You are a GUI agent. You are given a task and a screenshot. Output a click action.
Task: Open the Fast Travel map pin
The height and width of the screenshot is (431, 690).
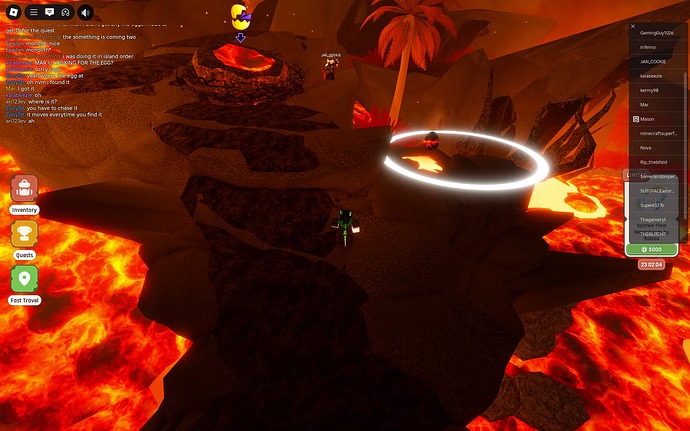pyautogui.click(x=24, y=279)
